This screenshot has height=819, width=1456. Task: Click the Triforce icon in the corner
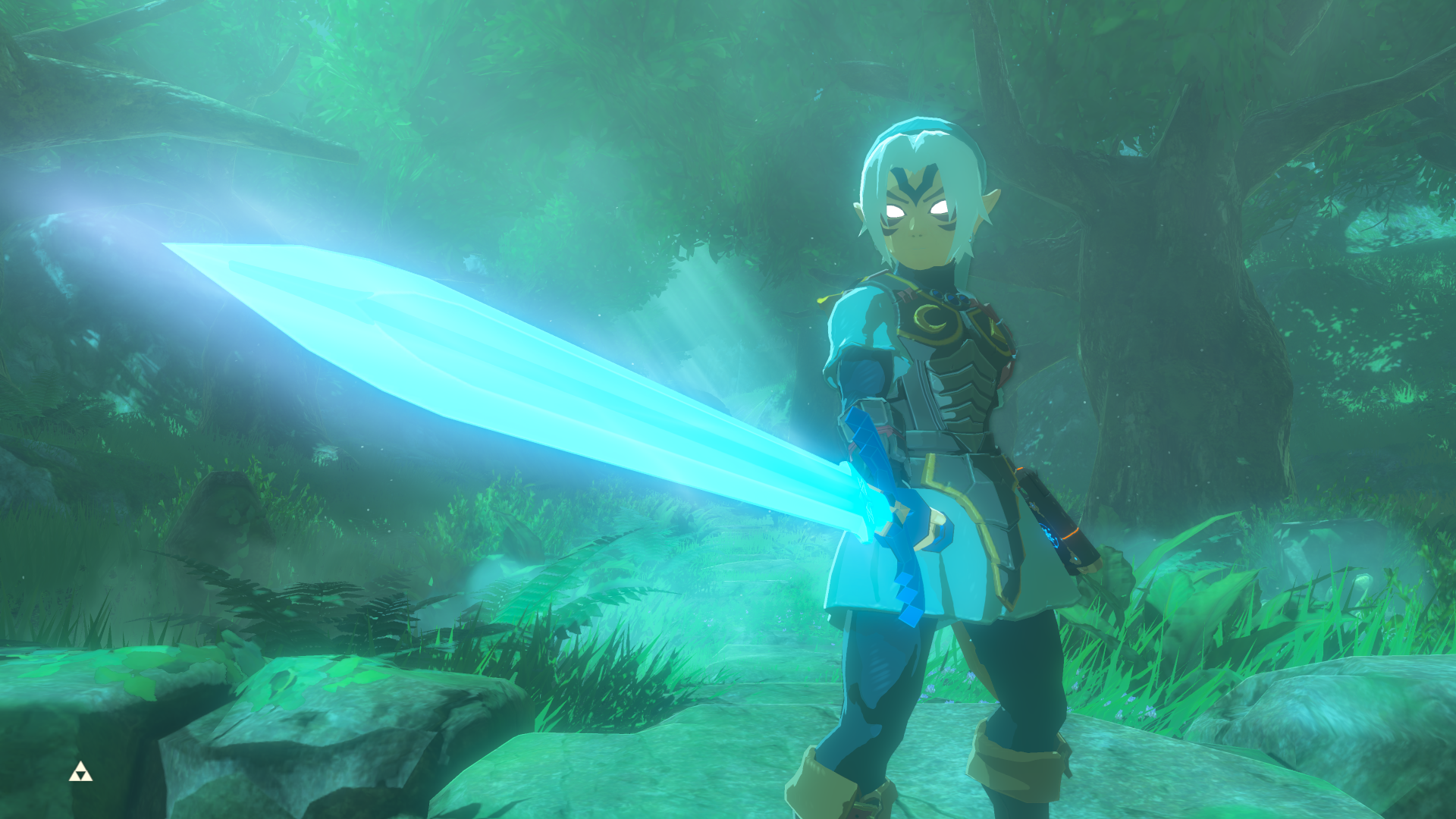click(x=80, y=773)
